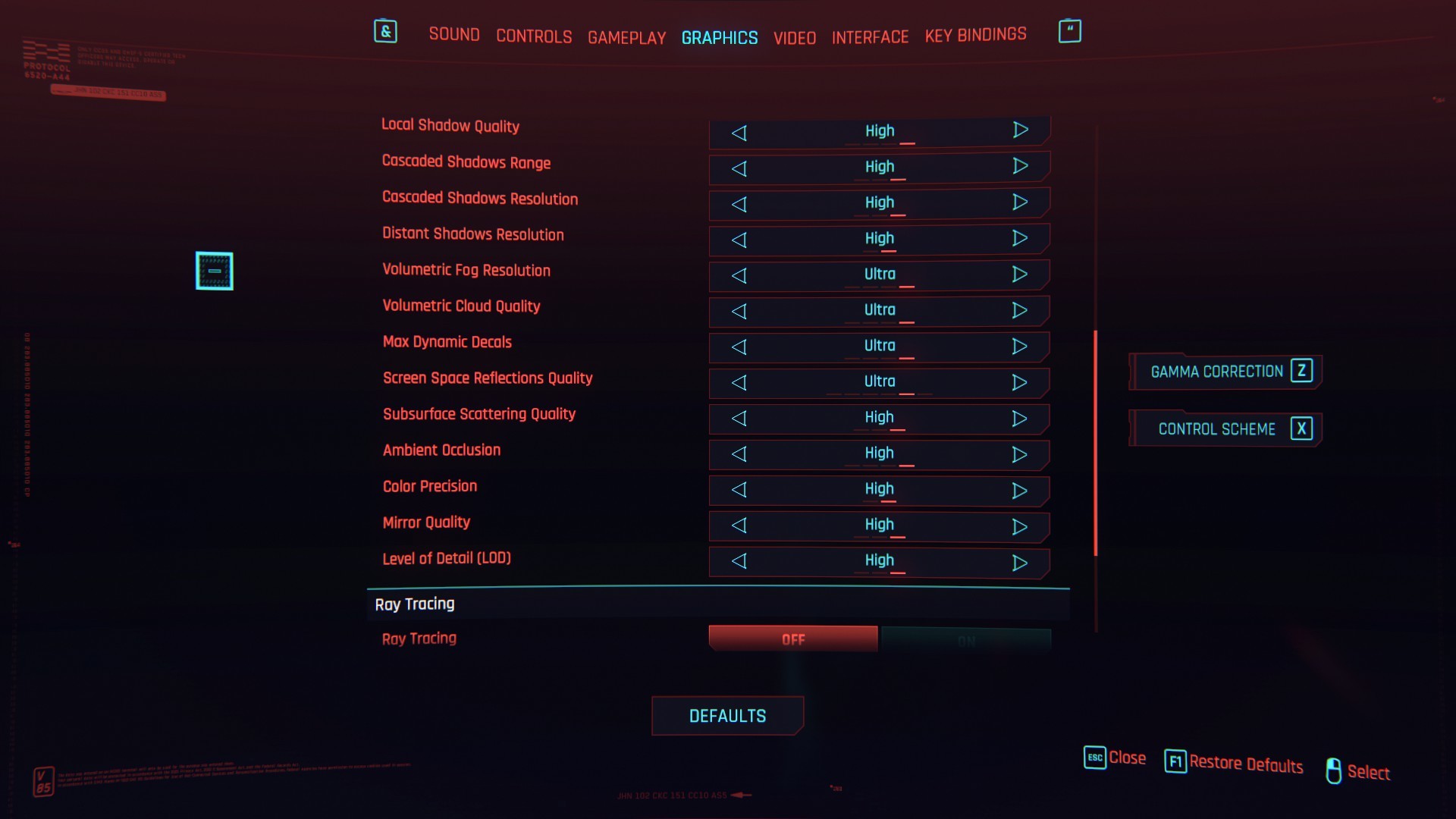1456x819 pixels.
Task: Click the Z key badge on Gamma Correction
Action: tap(1302, 371)
